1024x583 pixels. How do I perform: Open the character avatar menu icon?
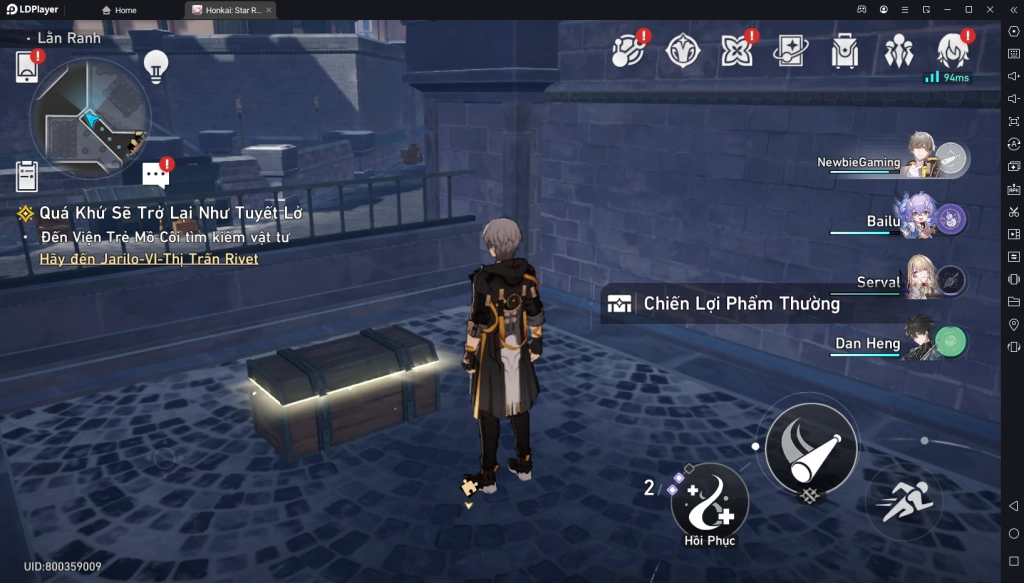[951, 50]
